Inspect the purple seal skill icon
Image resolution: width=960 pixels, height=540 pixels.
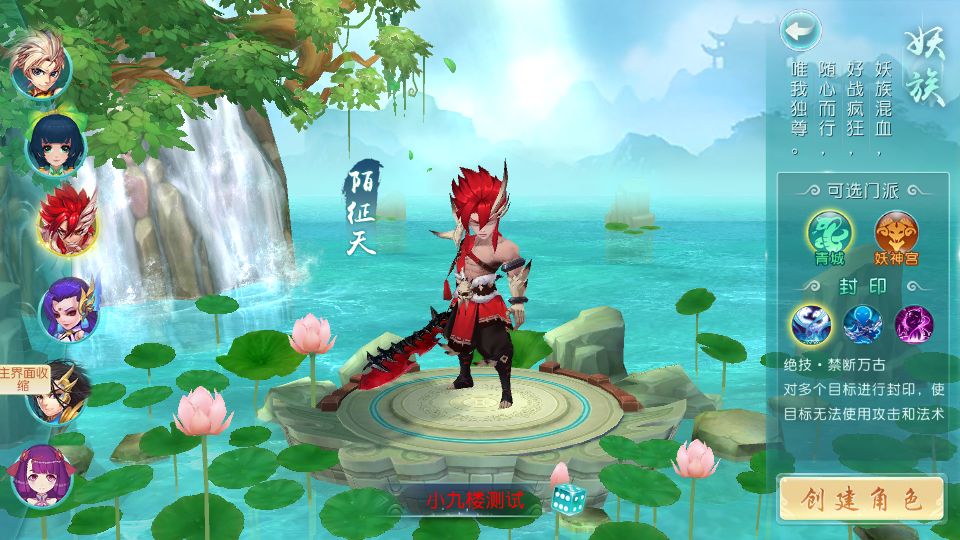(x=913, y=325)
